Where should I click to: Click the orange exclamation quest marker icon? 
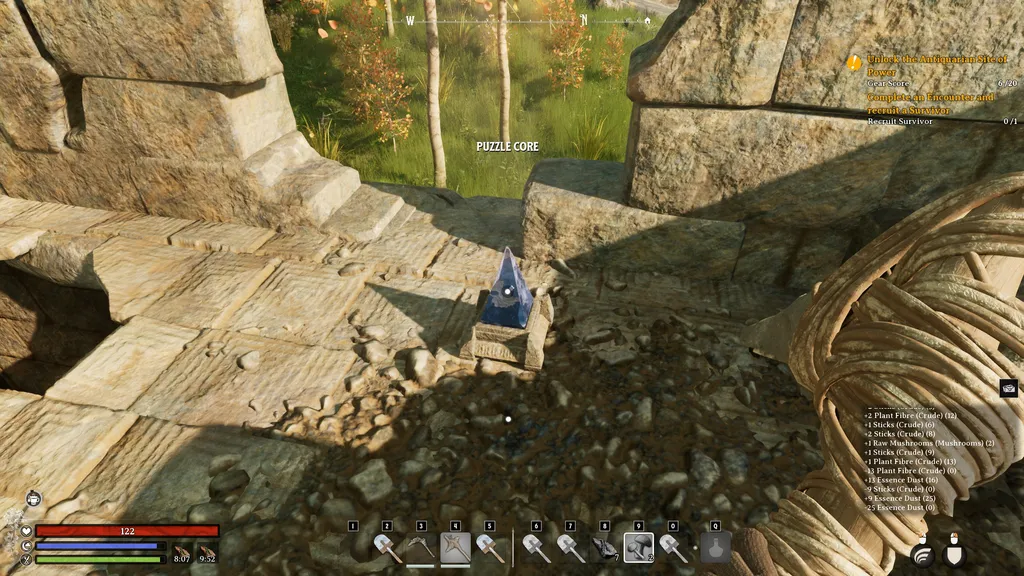(x=854, y=61)
